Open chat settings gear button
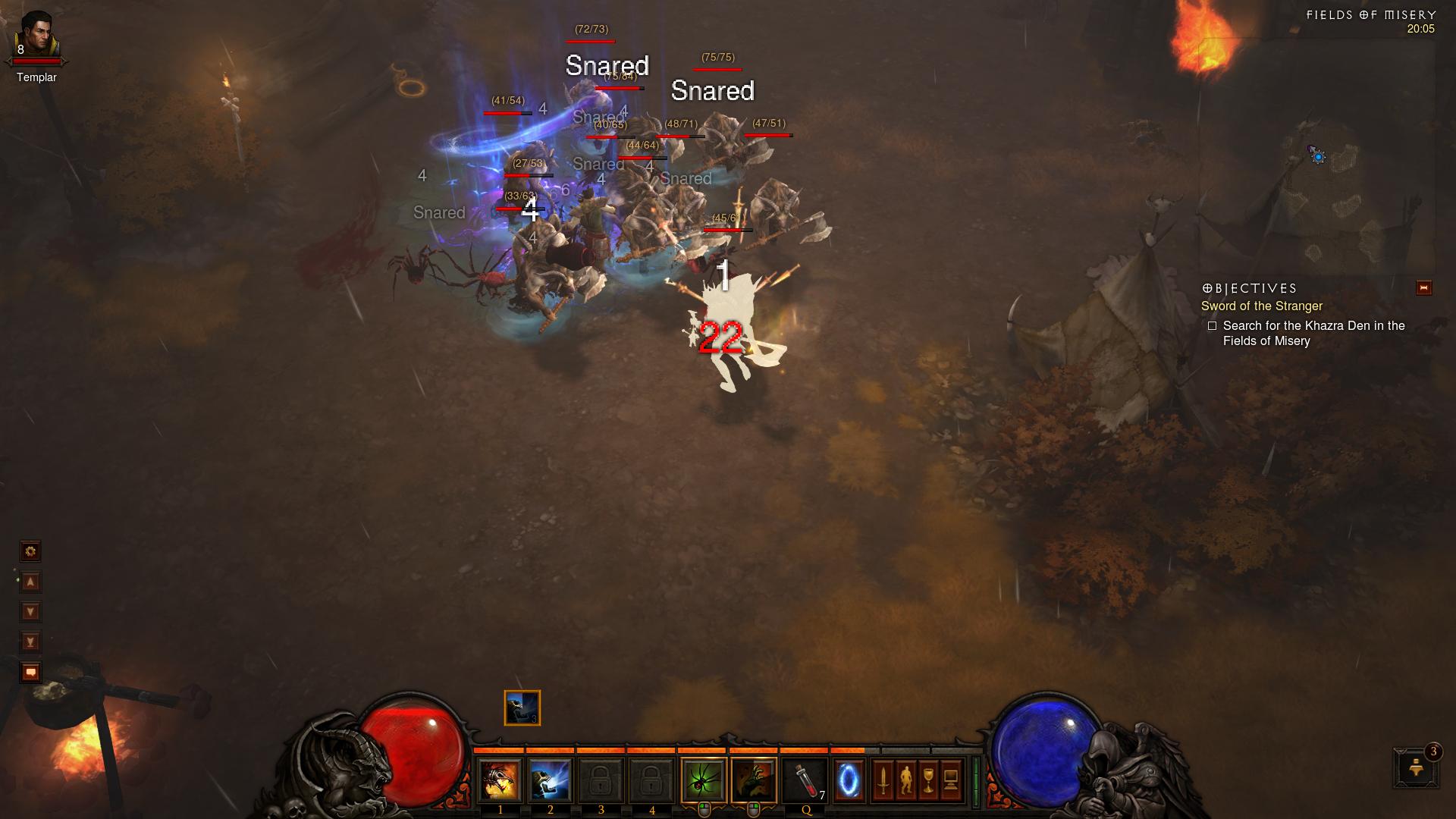Image resolution: width=1456 pixels, height=819 pixels. [30, 551]
